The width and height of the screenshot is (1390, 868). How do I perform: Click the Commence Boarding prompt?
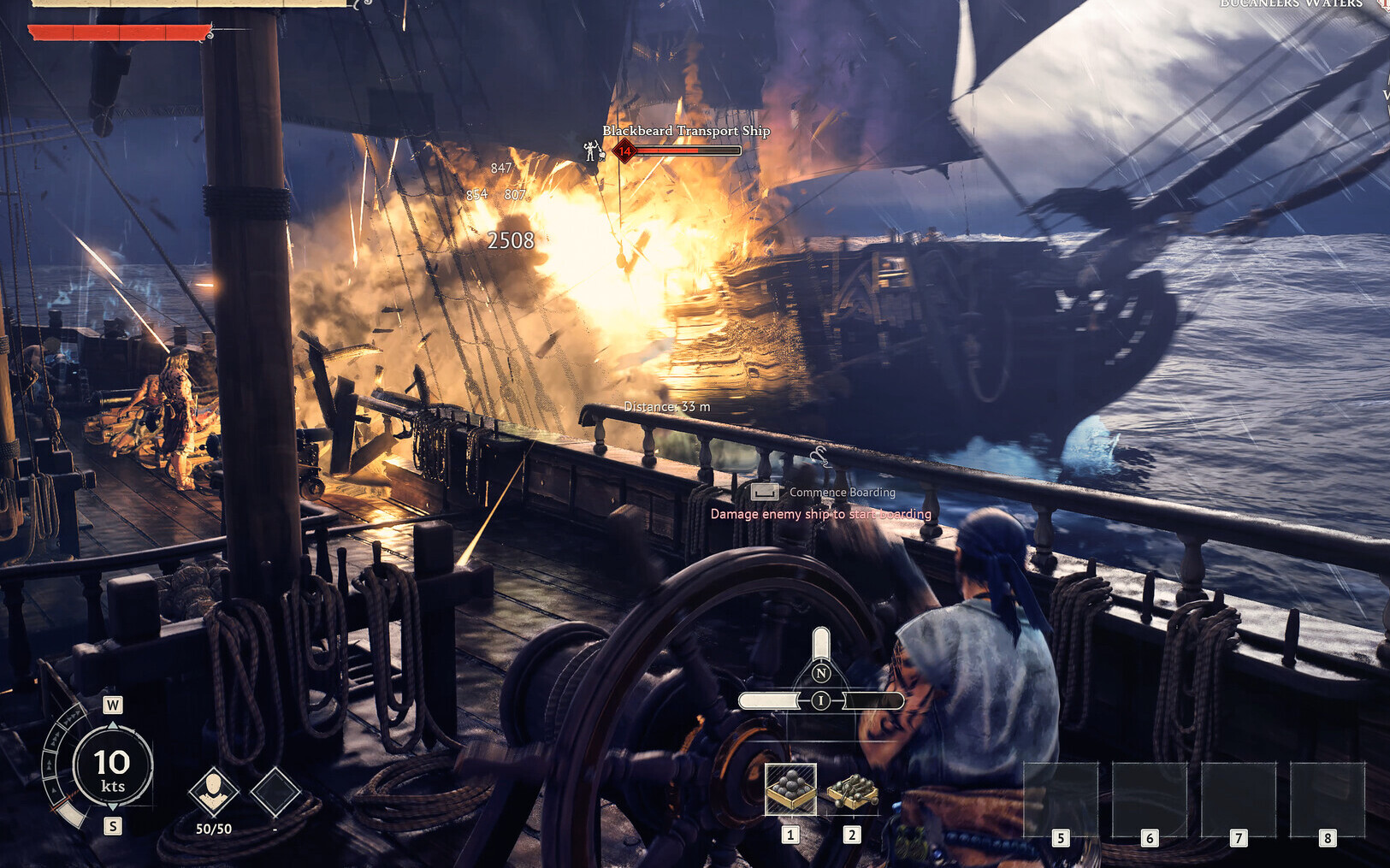[x=842, y=493]
